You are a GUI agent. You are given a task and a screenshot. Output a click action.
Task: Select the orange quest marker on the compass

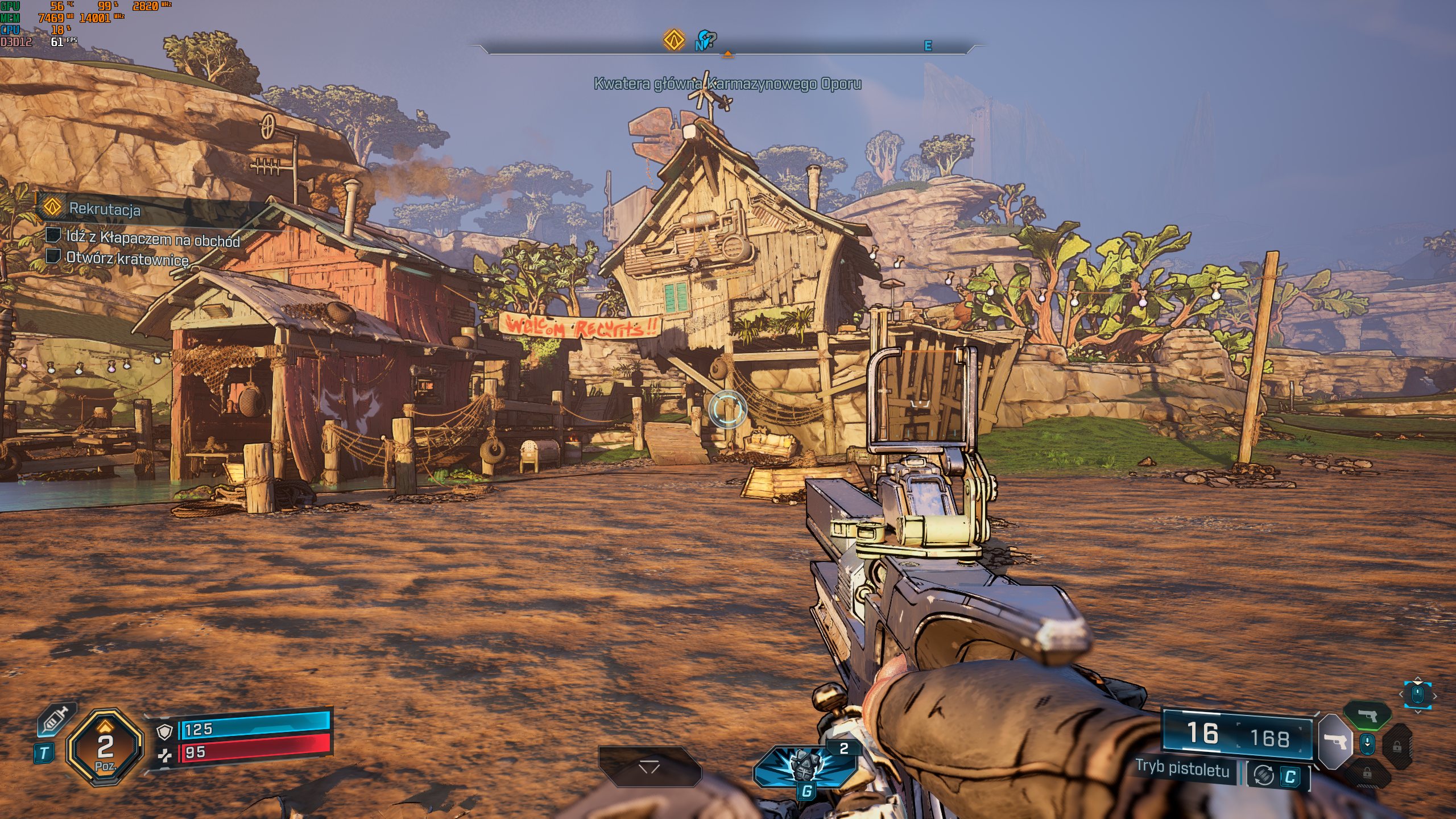click(674, 40)
